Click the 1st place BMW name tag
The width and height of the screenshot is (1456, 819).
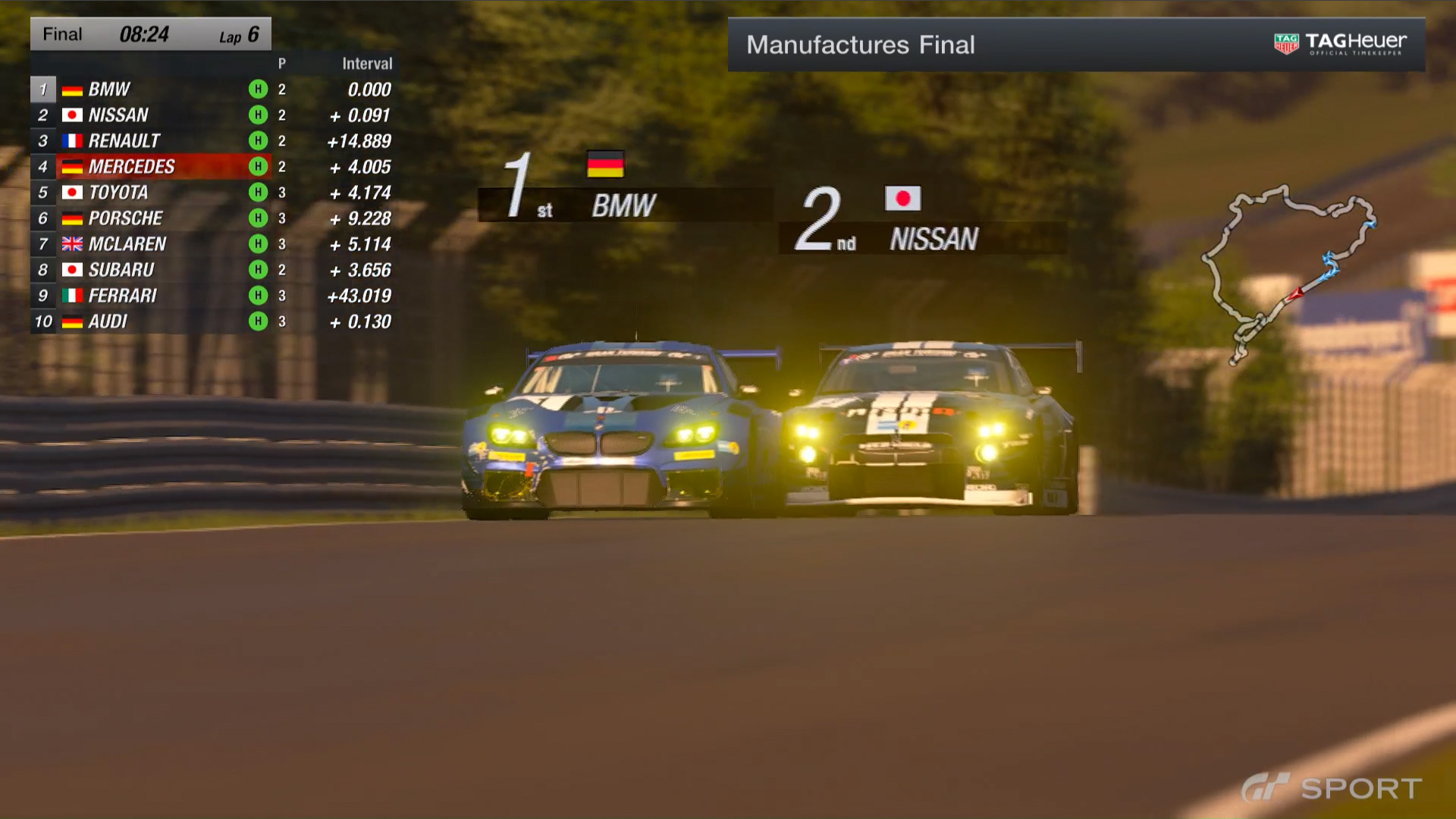pyautogui.click(x=623, y=206)
